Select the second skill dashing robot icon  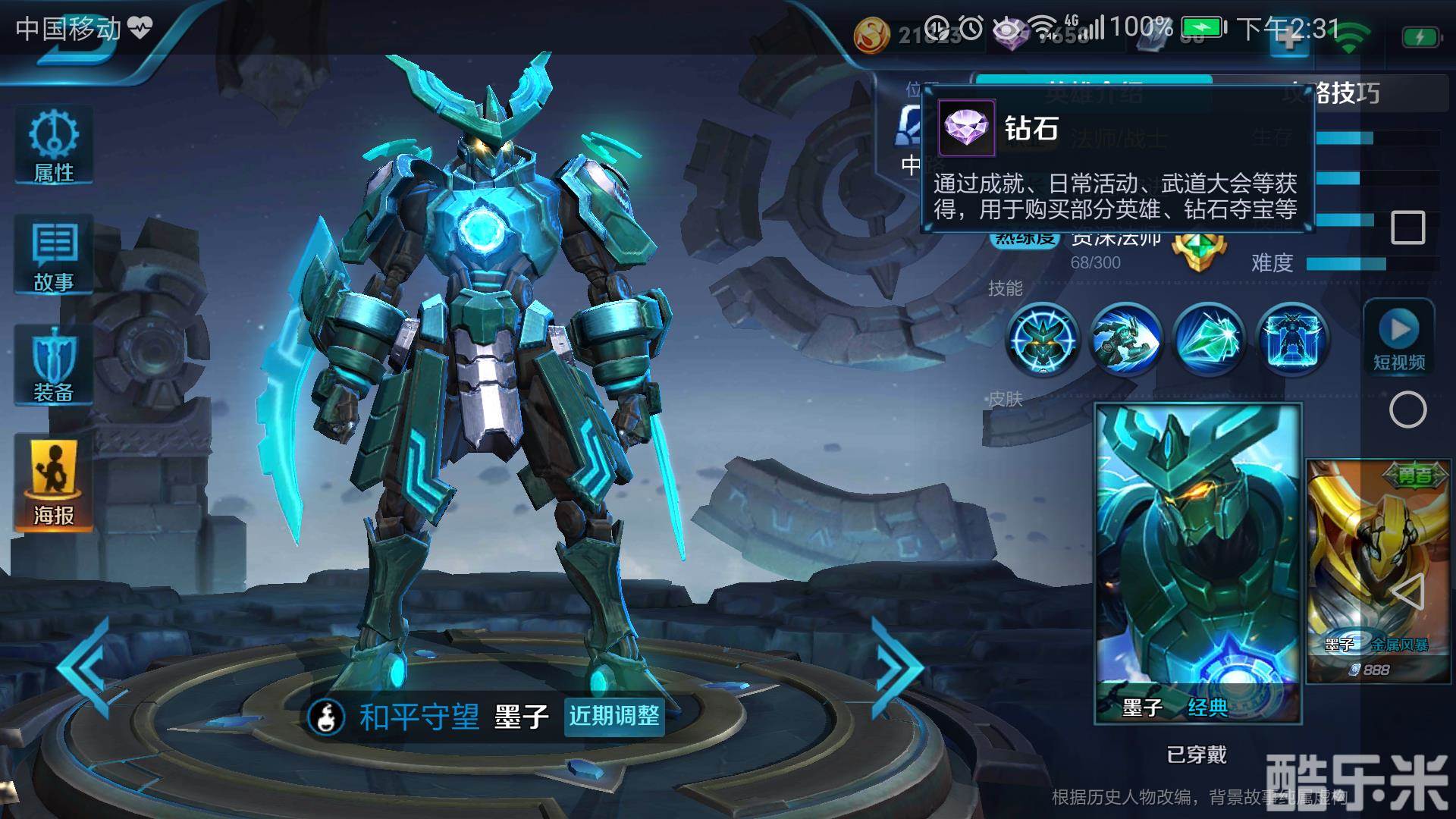pos(1125,338)
